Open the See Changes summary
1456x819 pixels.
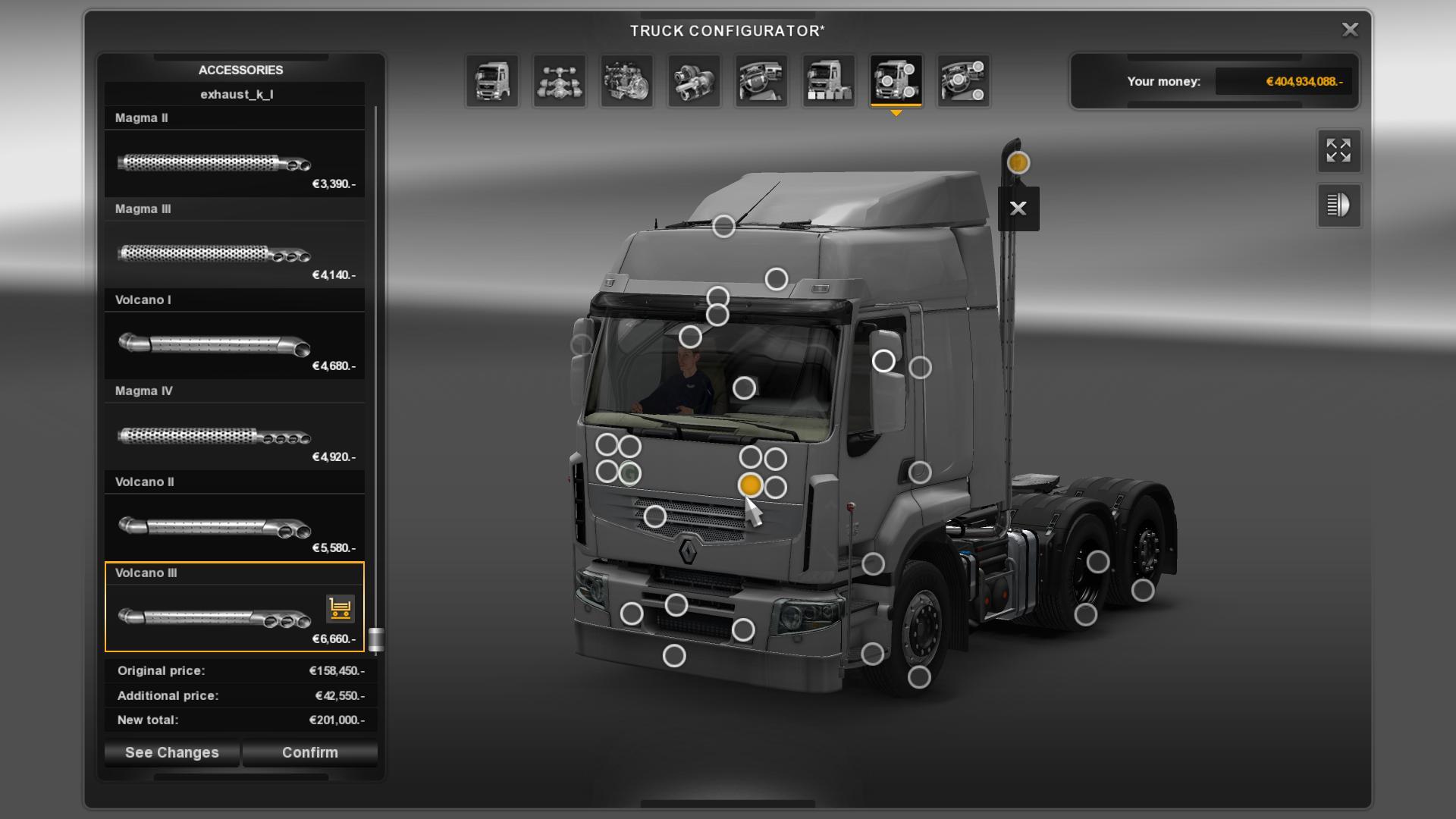172,752
